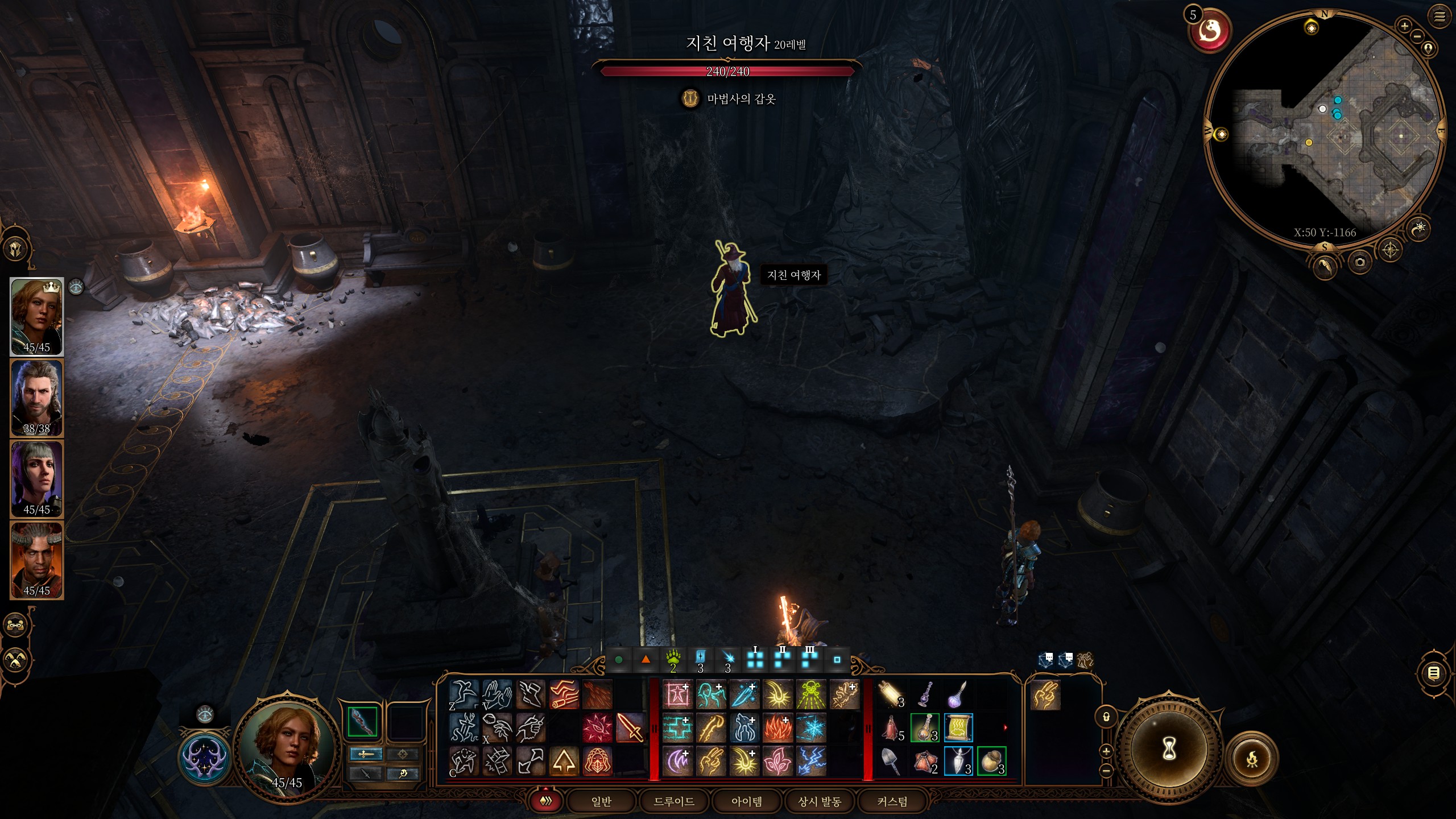Switch to the 드루이드 hotbar tab
Image resolution: width=1456 pixels, height=819 pixels.
pyautogui.click(x=674, y=801)
